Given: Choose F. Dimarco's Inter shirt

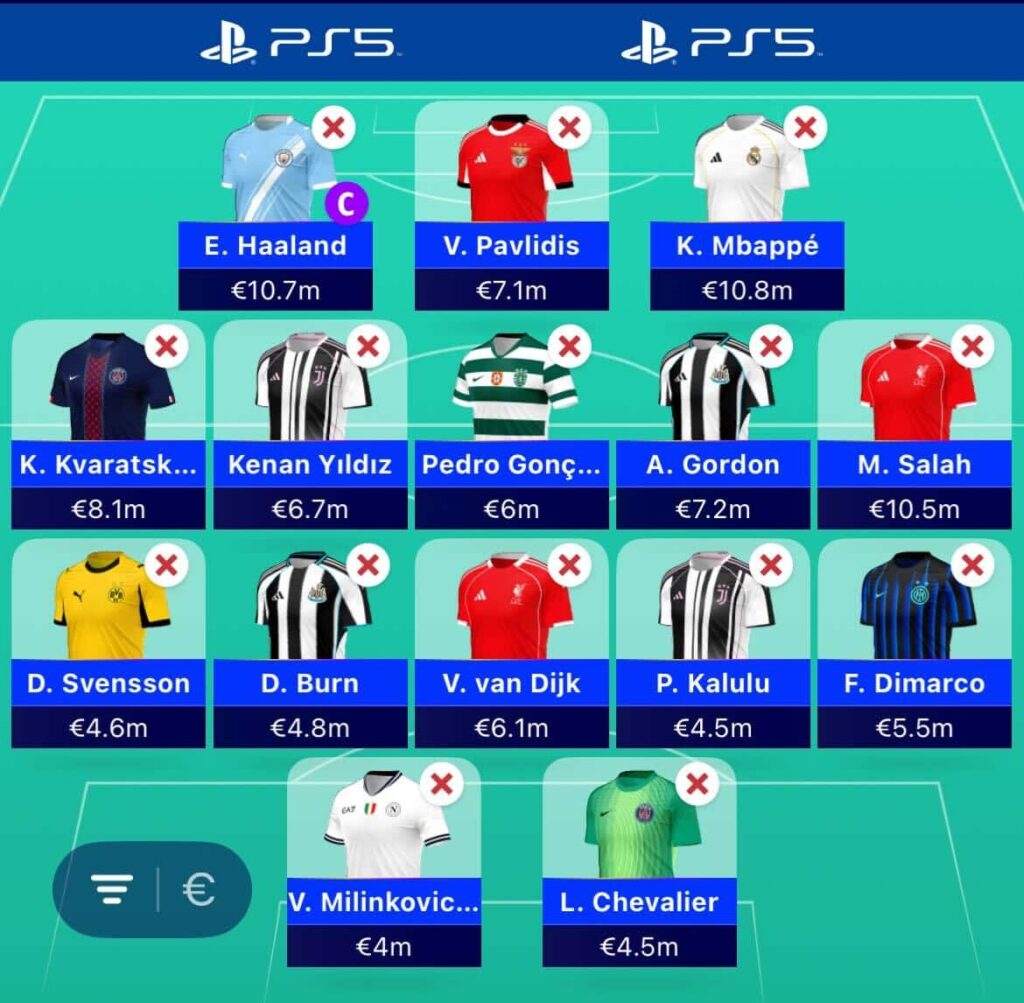Looking at the screenshot, I should coord(916,606).
